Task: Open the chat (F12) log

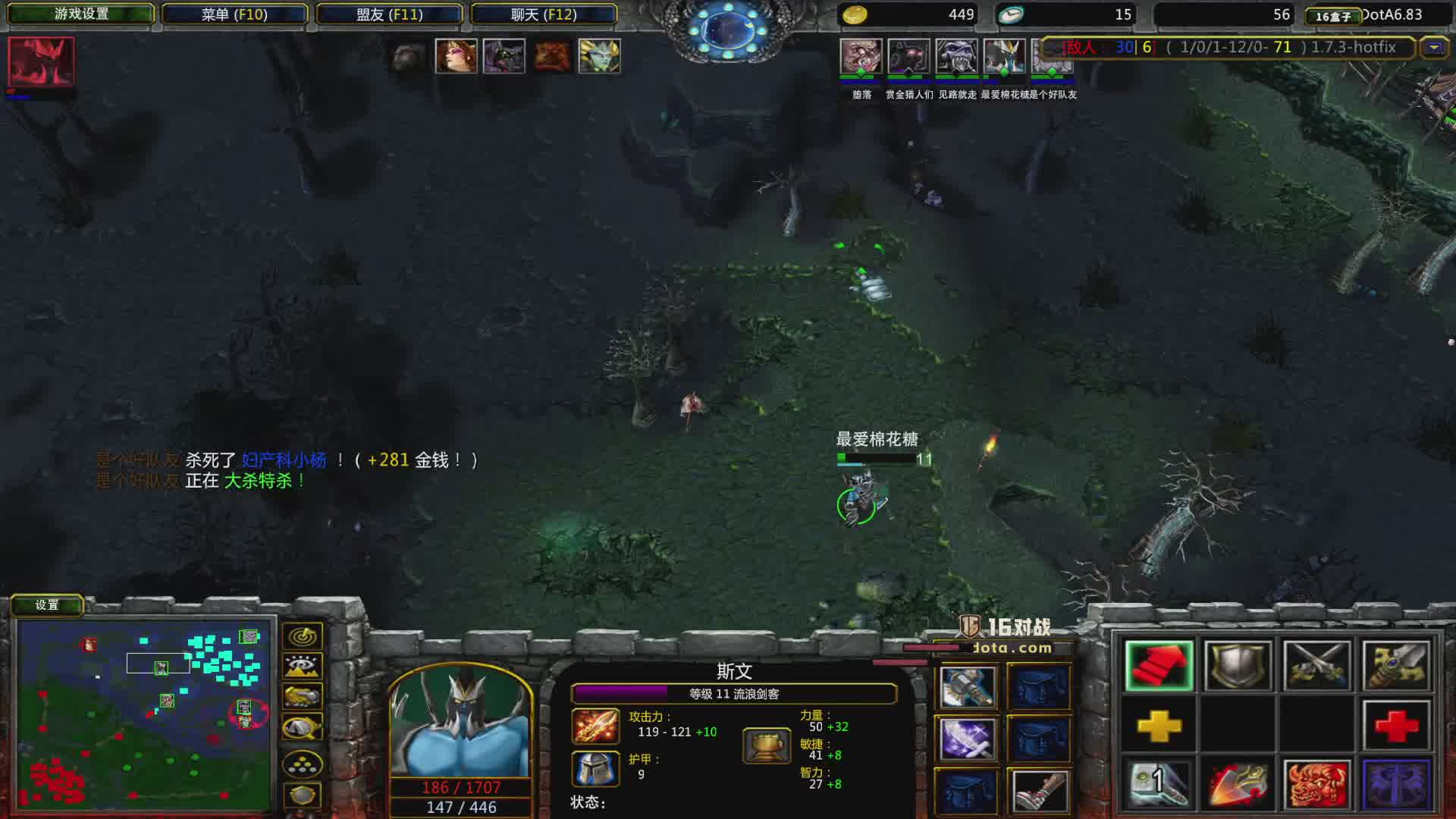Action: point(544,14)
